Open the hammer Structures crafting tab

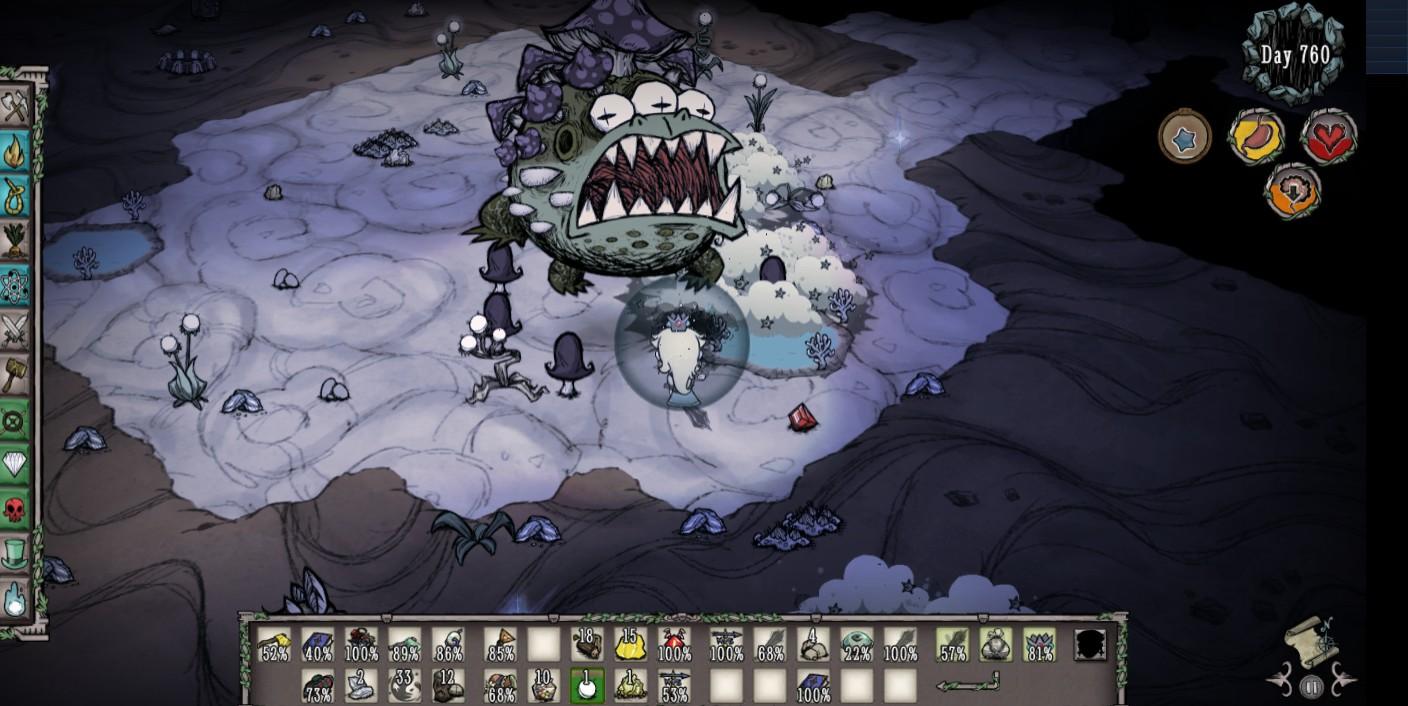pos(15,374)
